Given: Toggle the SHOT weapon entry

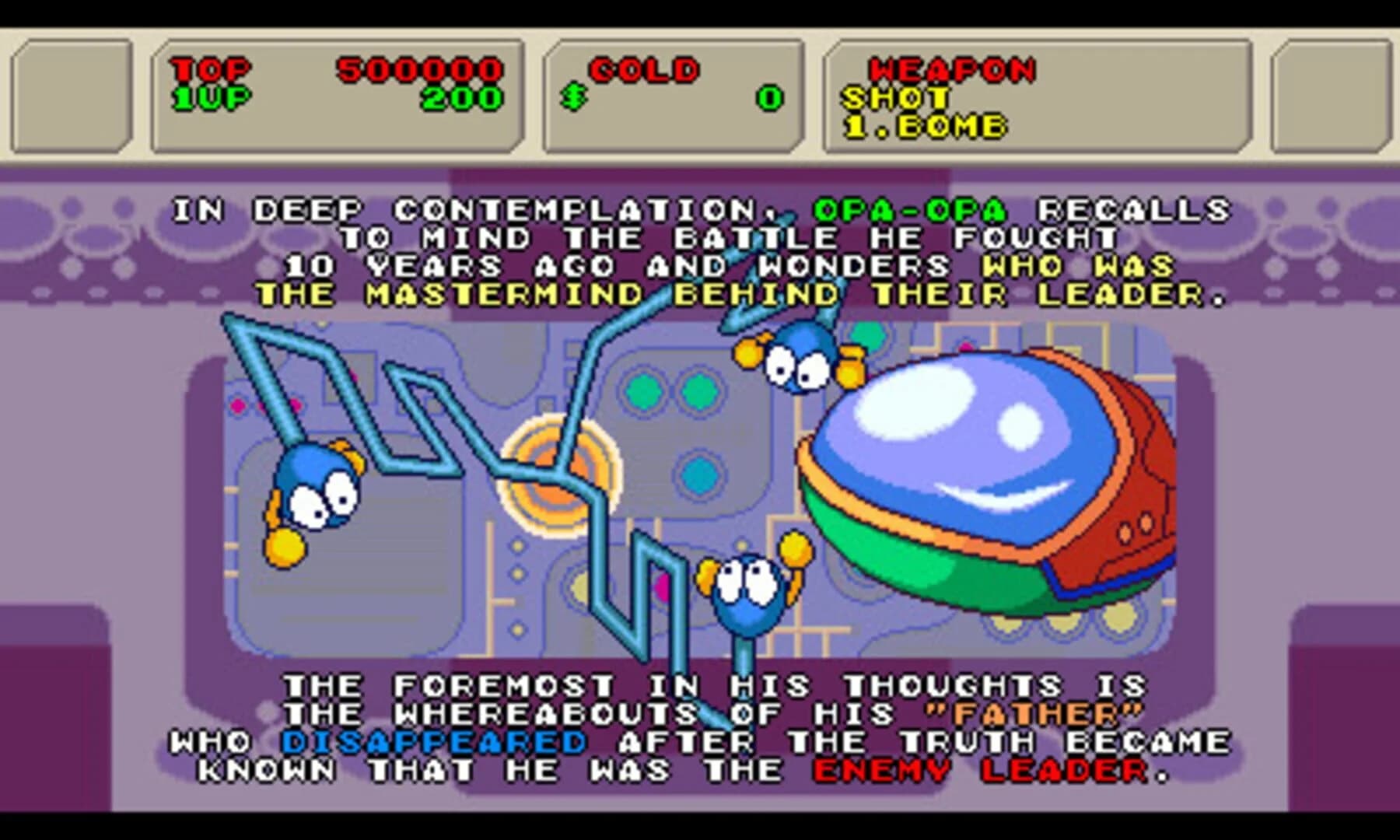Looking at the screenshot, I should click(x=894, y=96).
